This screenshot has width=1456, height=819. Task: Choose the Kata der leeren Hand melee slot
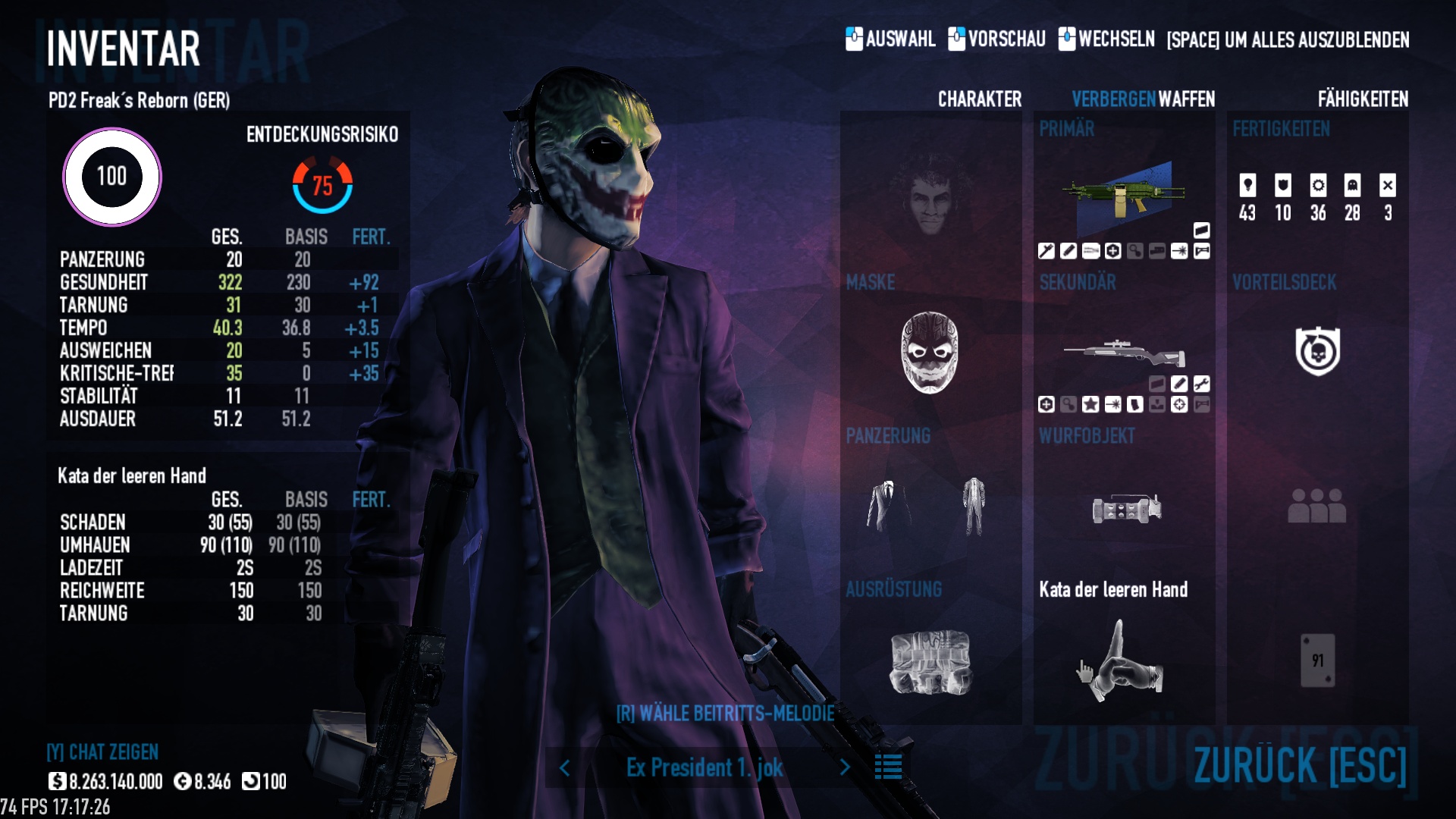click(1124, 660)
